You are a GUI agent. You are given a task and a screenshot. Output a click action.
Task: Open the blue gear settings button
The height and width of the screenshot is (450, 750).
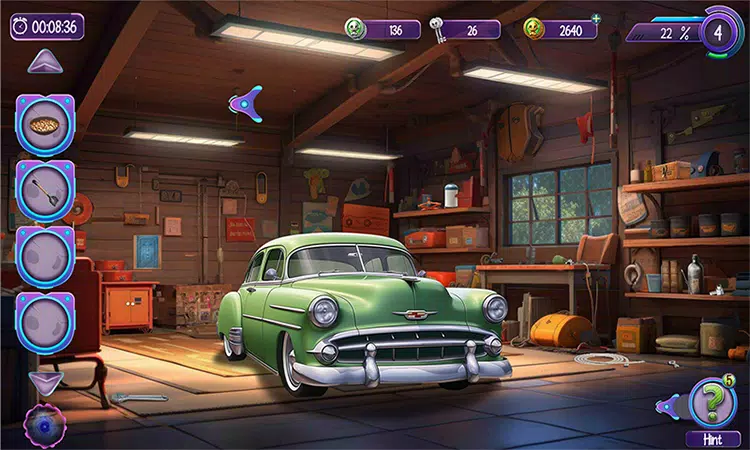[x=43, y=424]
